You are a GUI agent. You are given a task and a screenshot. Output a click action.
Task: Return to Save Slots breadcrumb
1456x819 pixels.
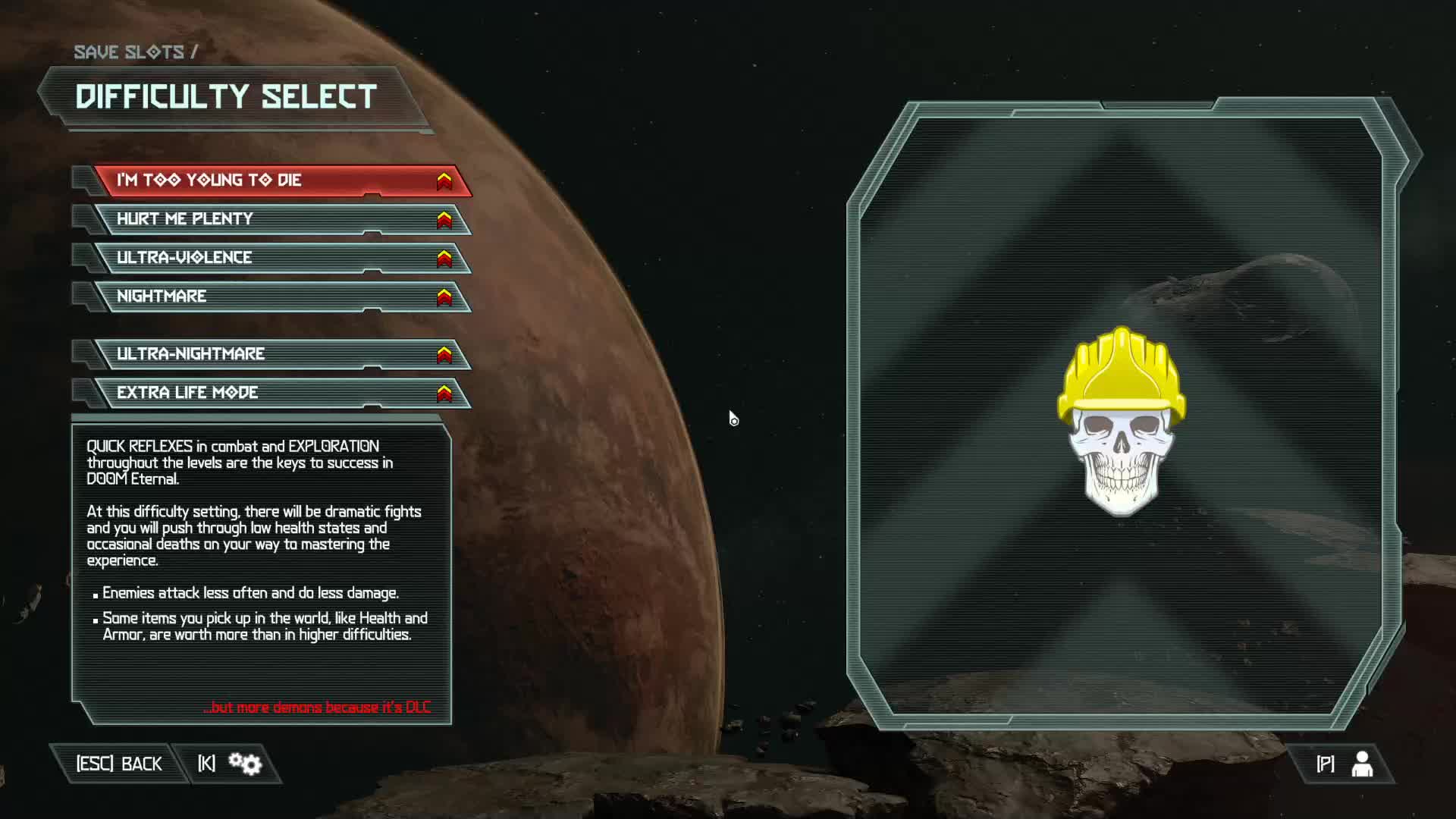(x=129, y=52)
